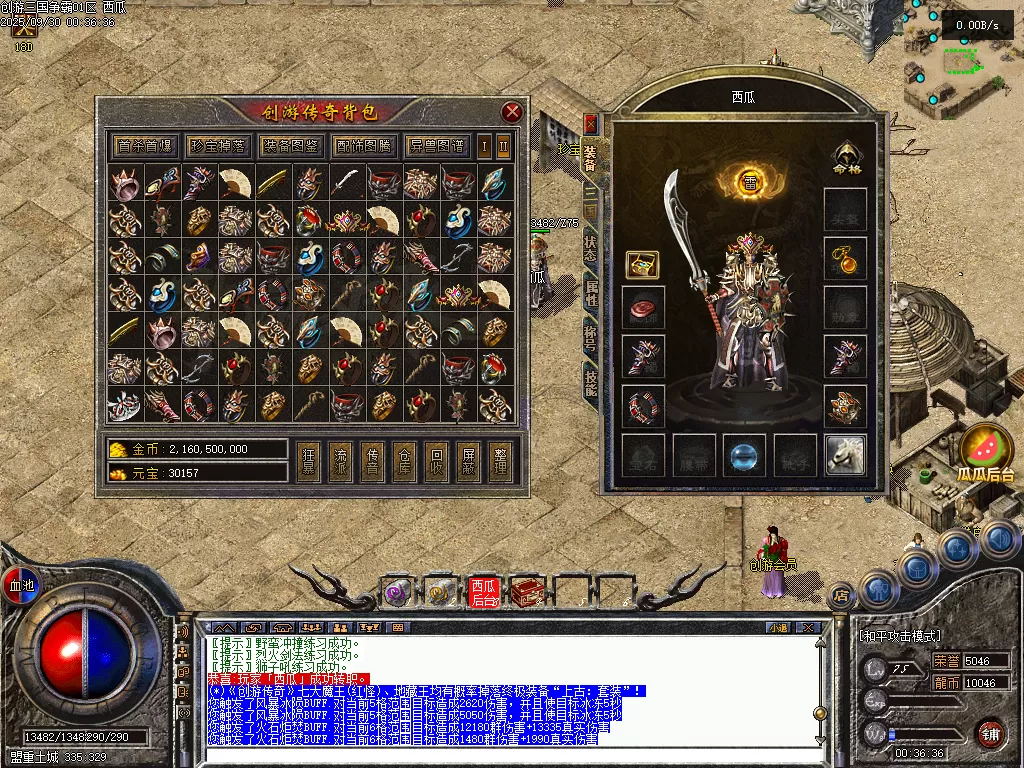This screenshot has width=1024, height=768.
Task: Open the 瓜瓜后台 watermelon icon
Action: 984,450
